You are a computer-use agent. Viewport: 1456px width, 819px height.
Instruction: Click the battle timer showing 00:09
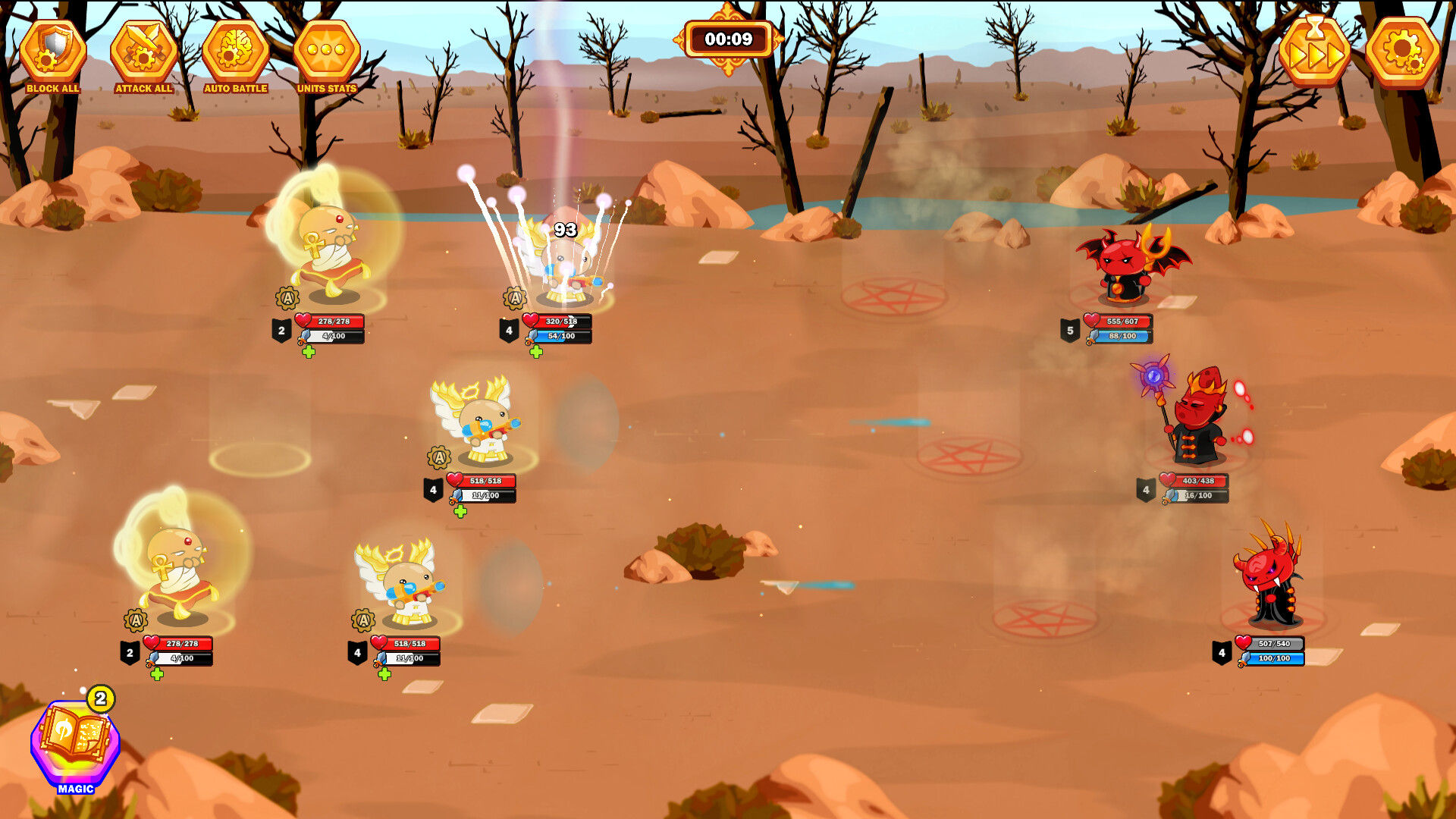pos(728,39)
